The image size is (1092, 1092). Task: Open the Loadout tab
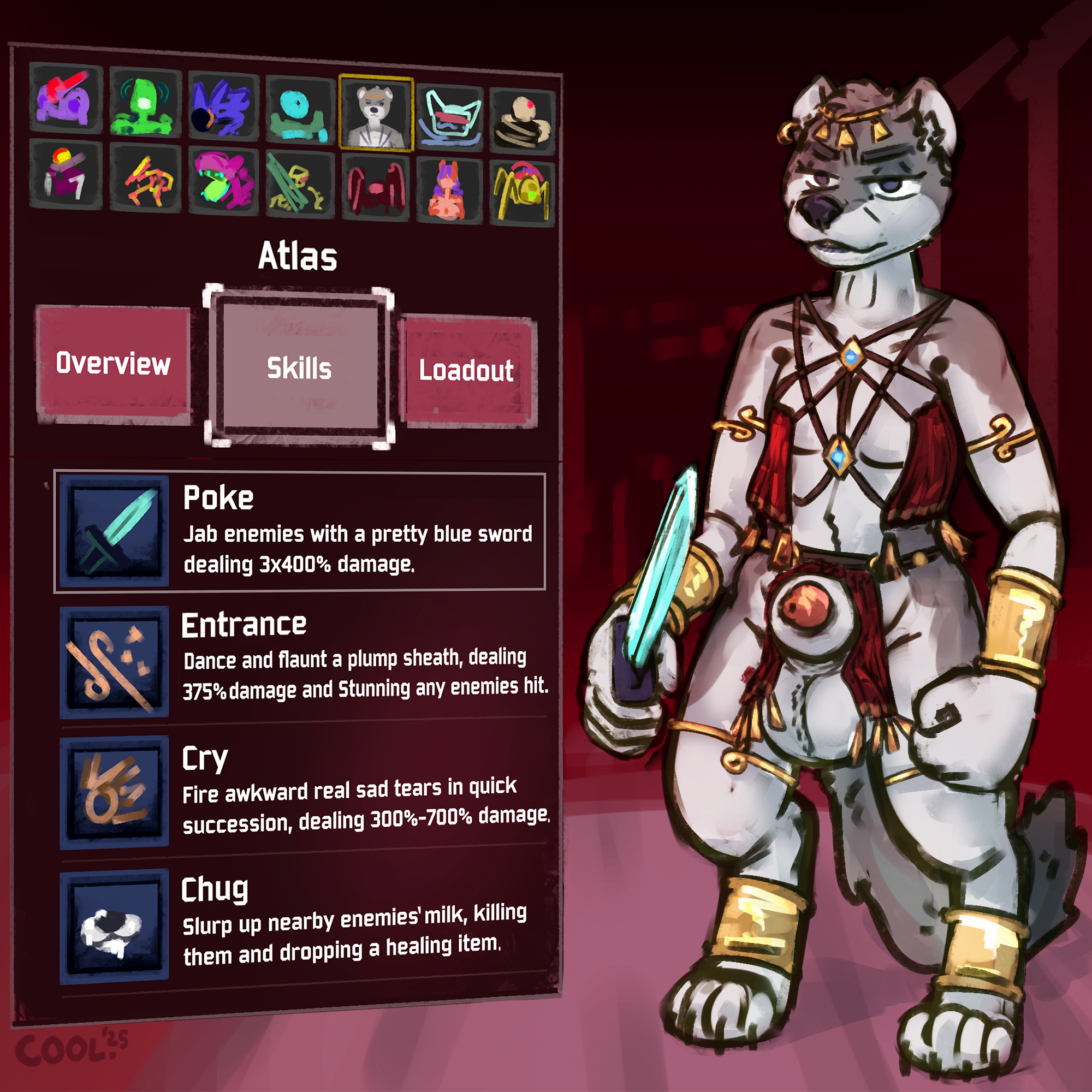(x=467, y=371)
